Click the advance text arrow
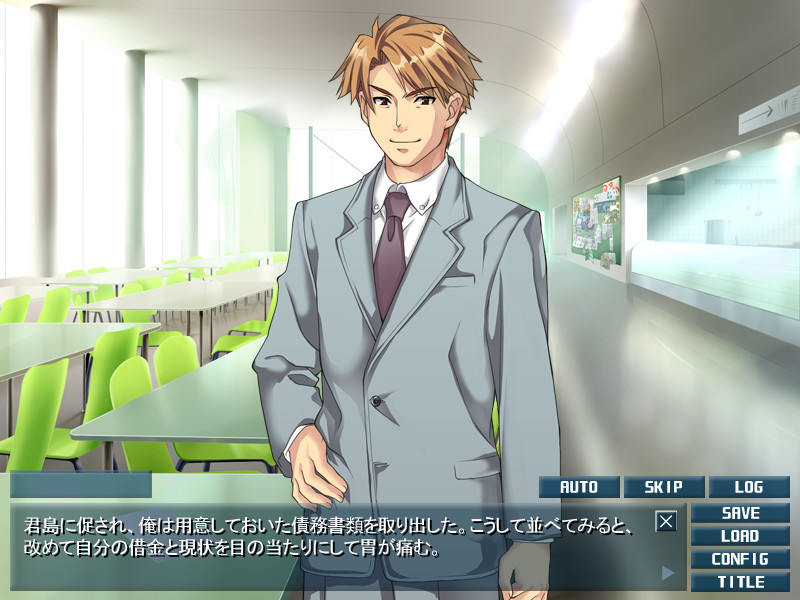 pyautogui.click(x=668, y=573)
